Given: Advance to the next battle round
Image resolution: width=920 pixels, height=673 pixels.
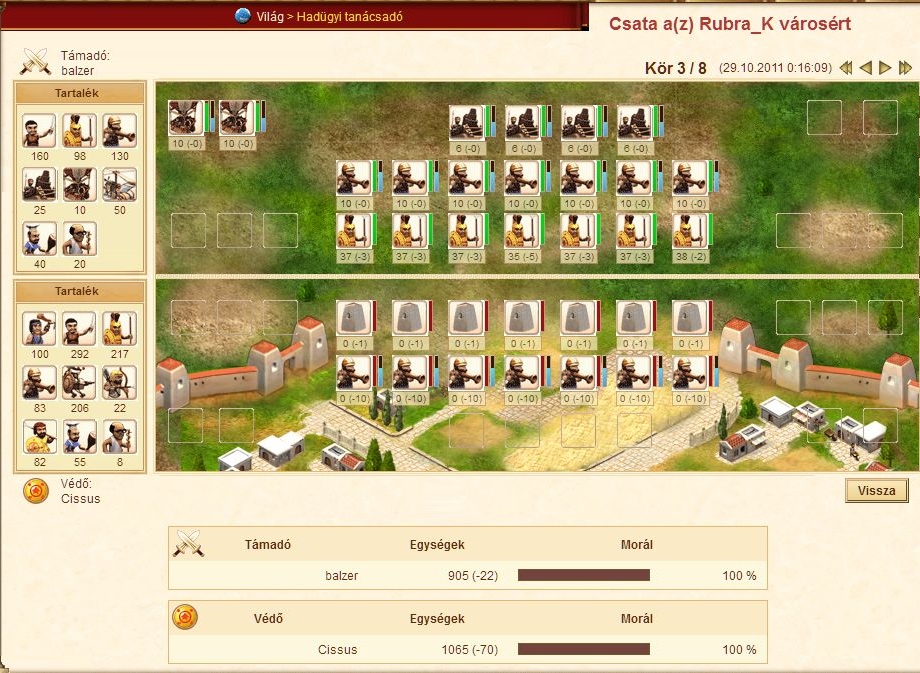Looking at the screenshot, I should coord(885,68).
